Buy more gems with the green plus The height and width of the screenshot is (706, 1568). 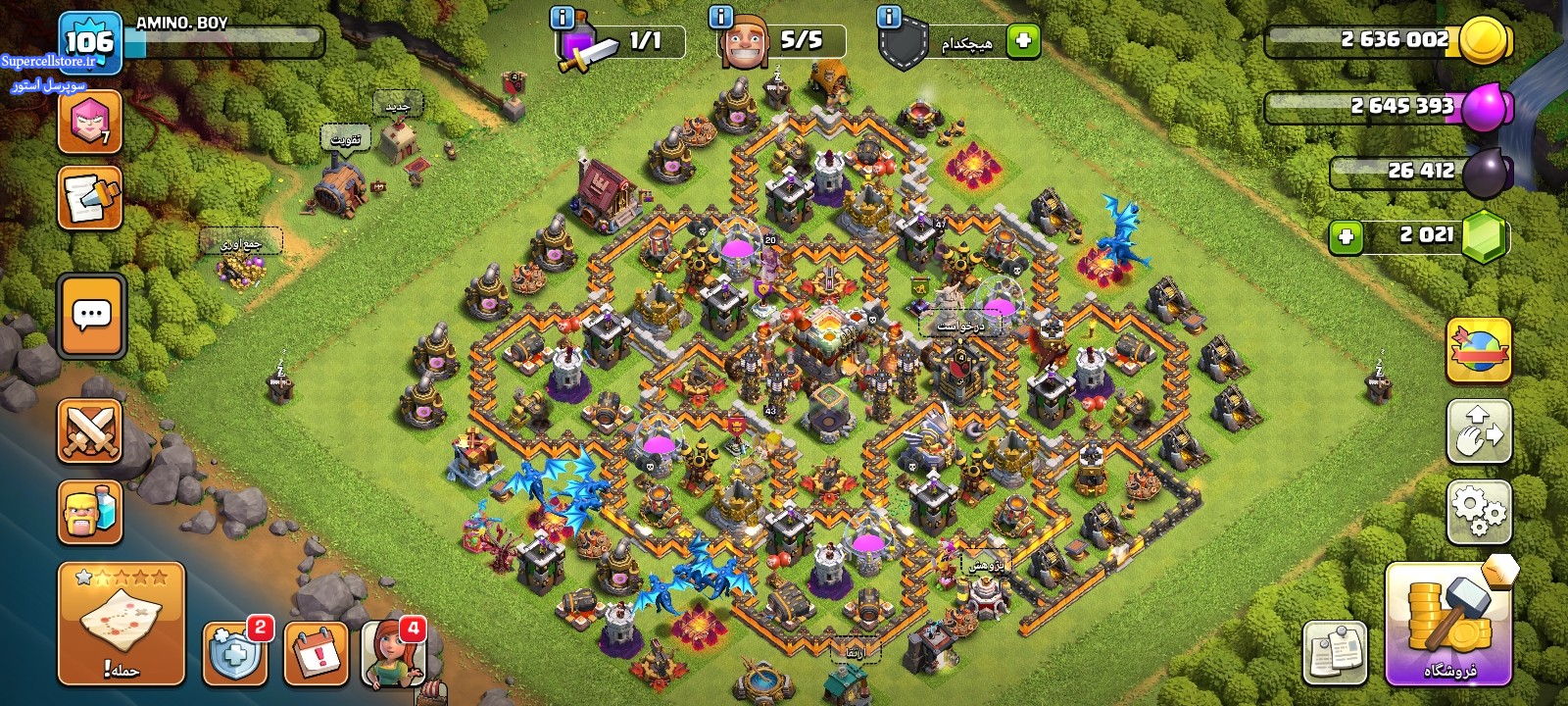[x=1347, y=236]
